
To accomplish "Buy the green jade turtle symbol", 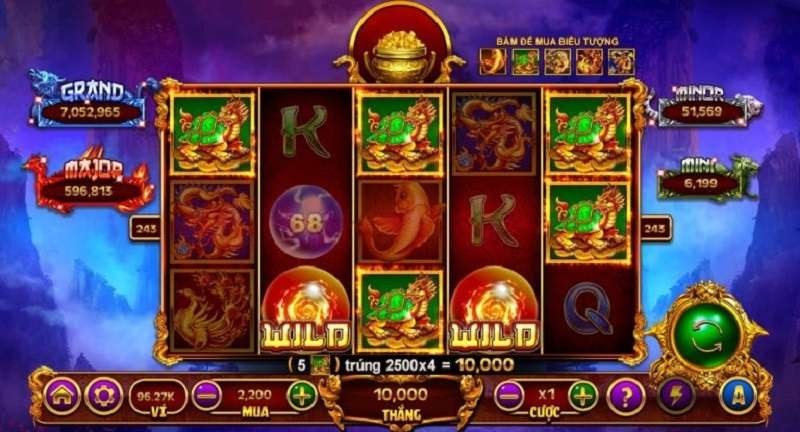I will (x=526, y=62).
